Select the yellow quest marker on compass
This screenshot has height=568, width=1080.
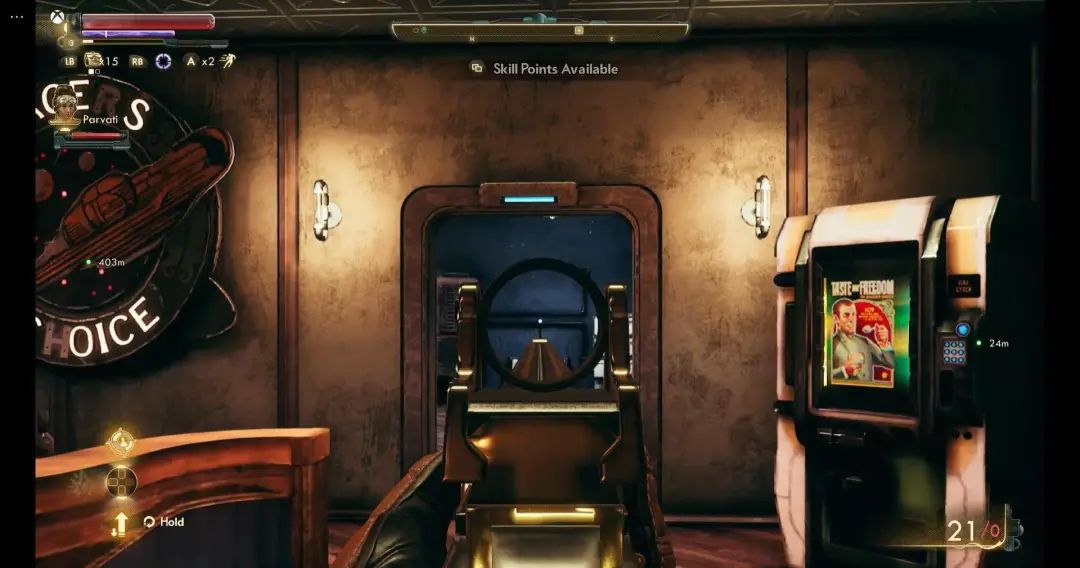[578, 31]
